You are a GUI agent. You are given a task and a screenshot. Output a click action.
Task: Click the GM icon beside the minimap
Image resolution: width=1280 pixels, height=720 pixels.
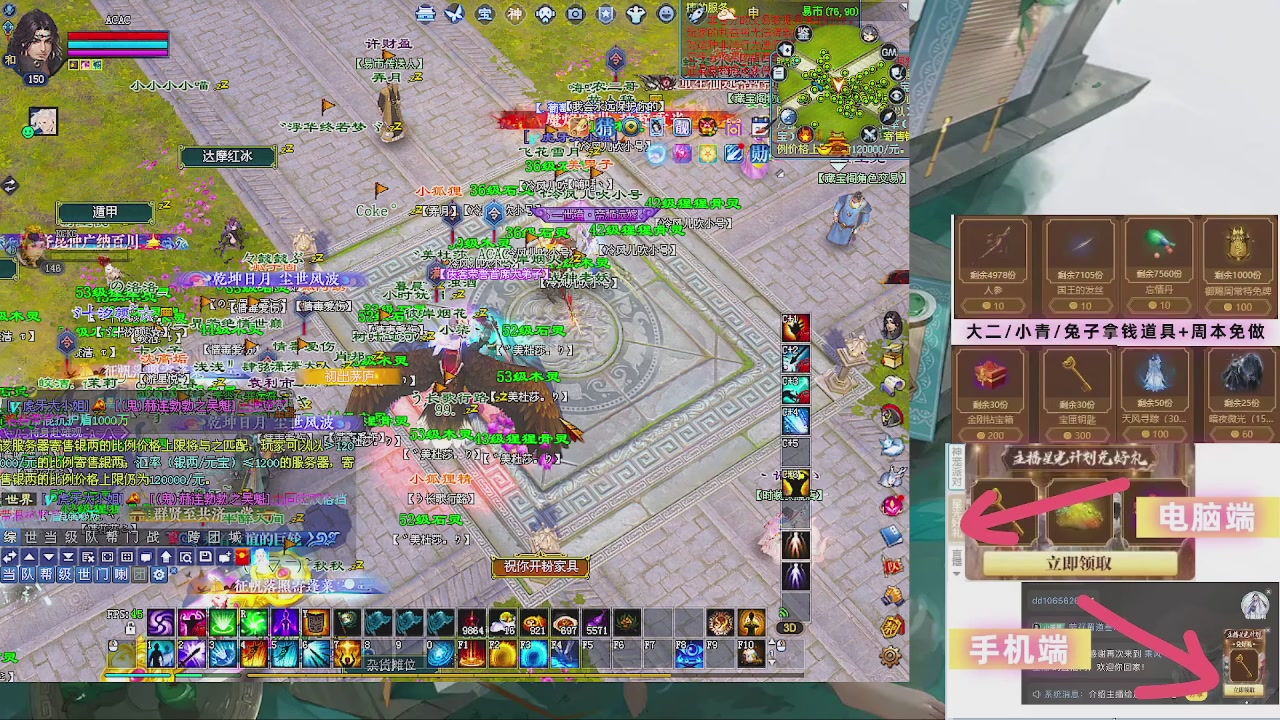point(887,52)
